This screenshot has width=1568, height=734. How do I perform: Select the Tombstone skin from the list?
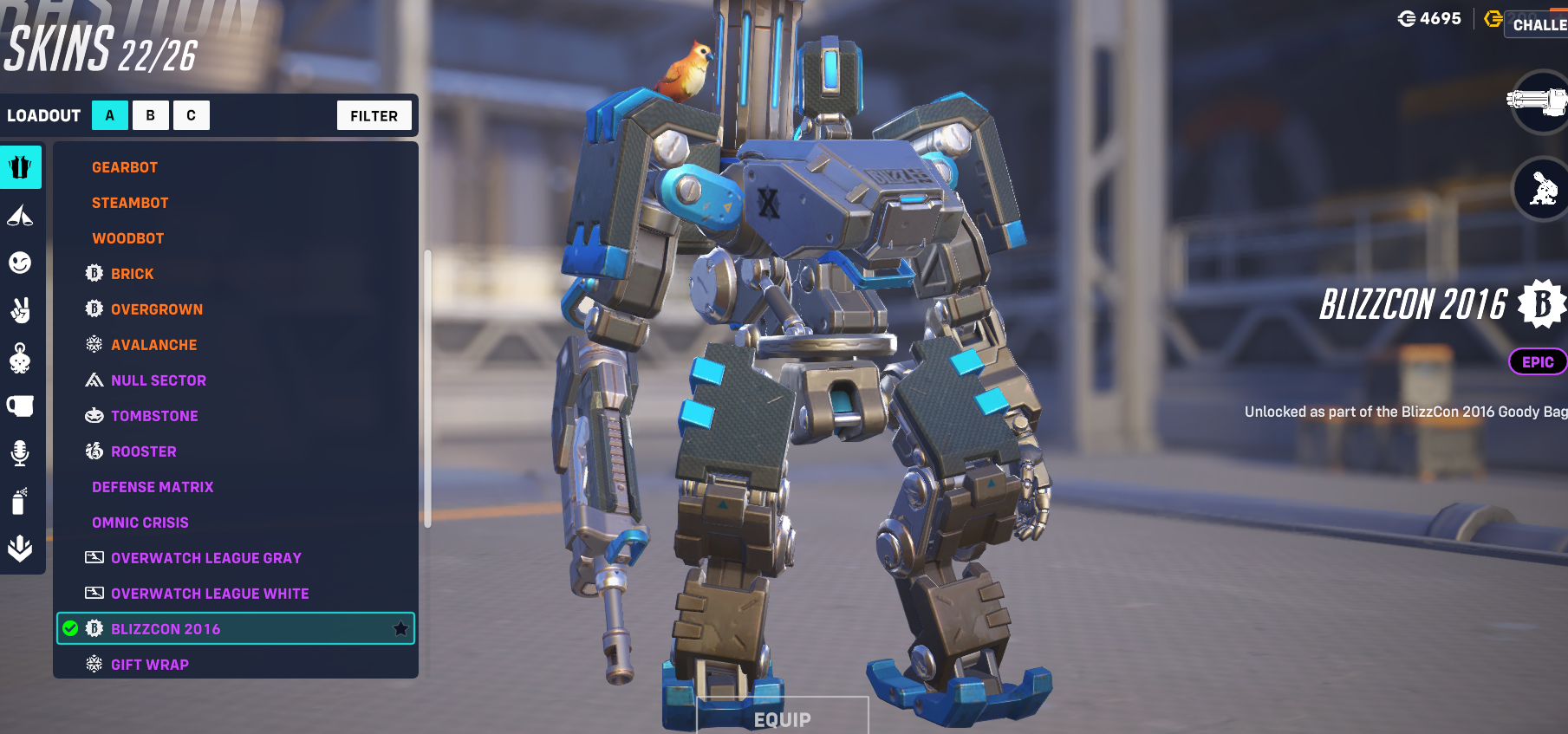pyautogui.click(x=154, y=415)
